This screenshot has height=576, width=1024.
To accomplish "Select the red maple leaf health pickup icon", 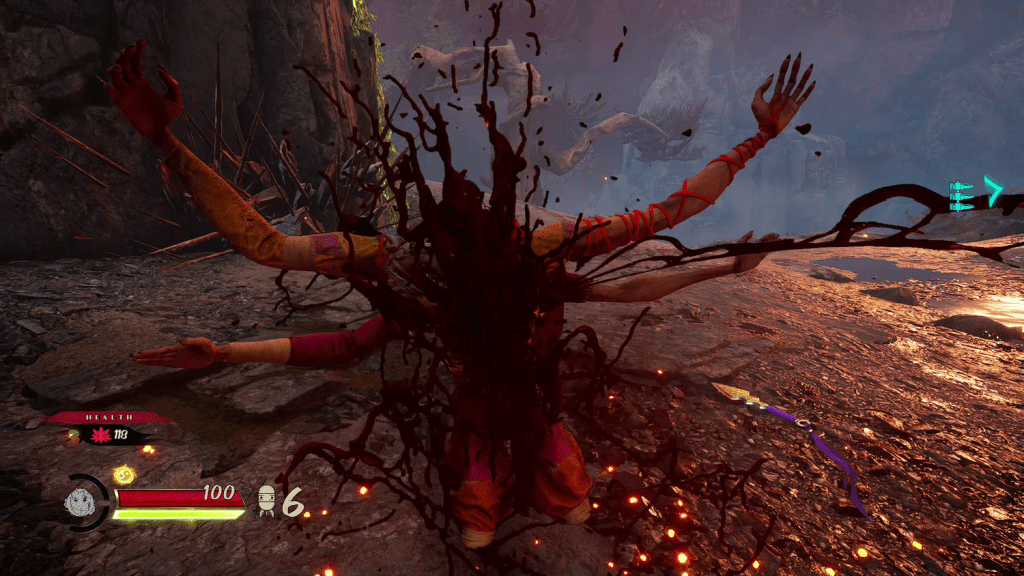I will pyautogui.click(x=100, y=435).
